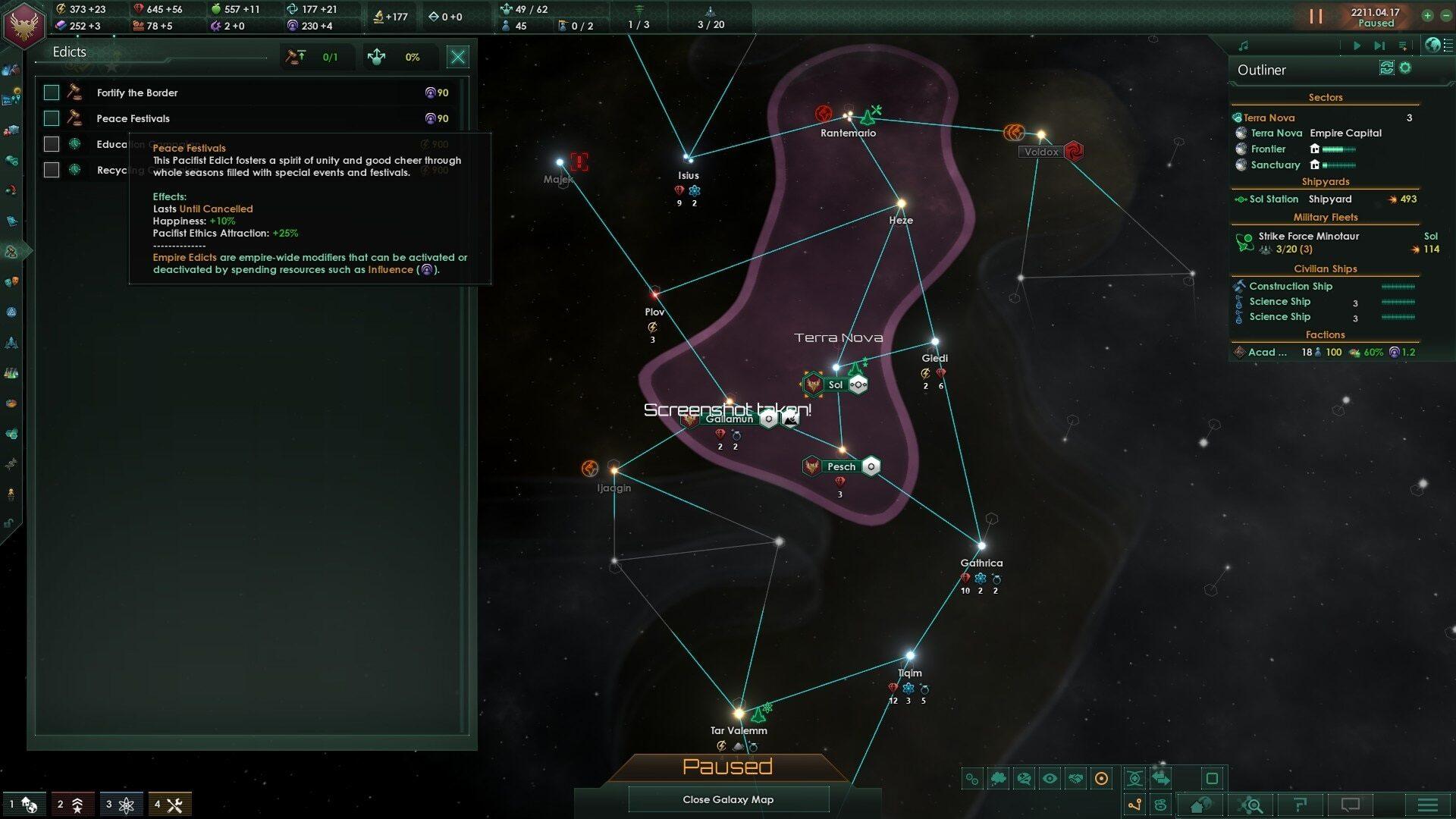Select the Pesch system label
Screen dimensions: 1456x819
click(841, 466)
